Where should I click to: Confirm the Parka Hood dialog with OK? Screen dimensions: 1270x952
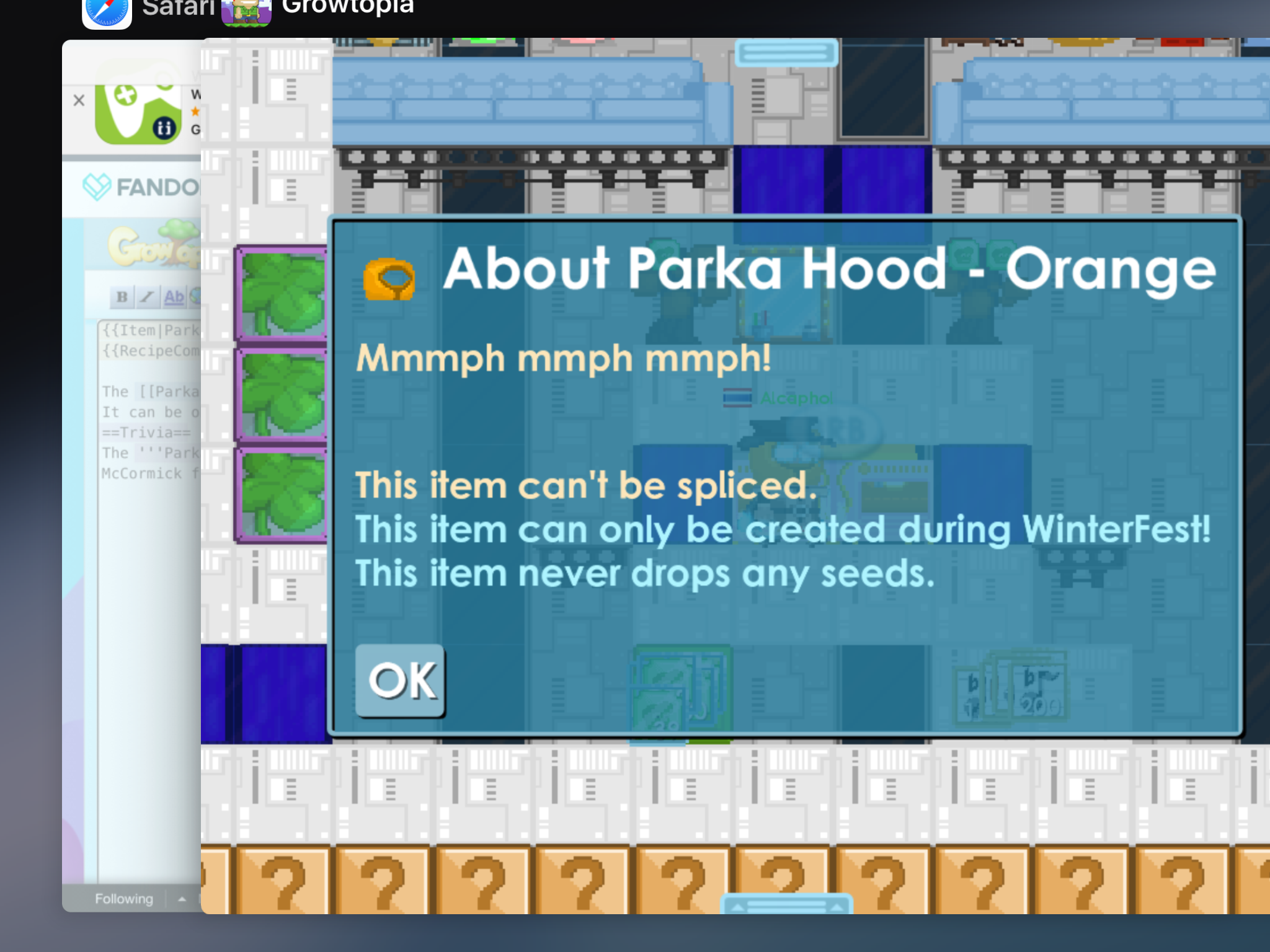tap(401, 681)
